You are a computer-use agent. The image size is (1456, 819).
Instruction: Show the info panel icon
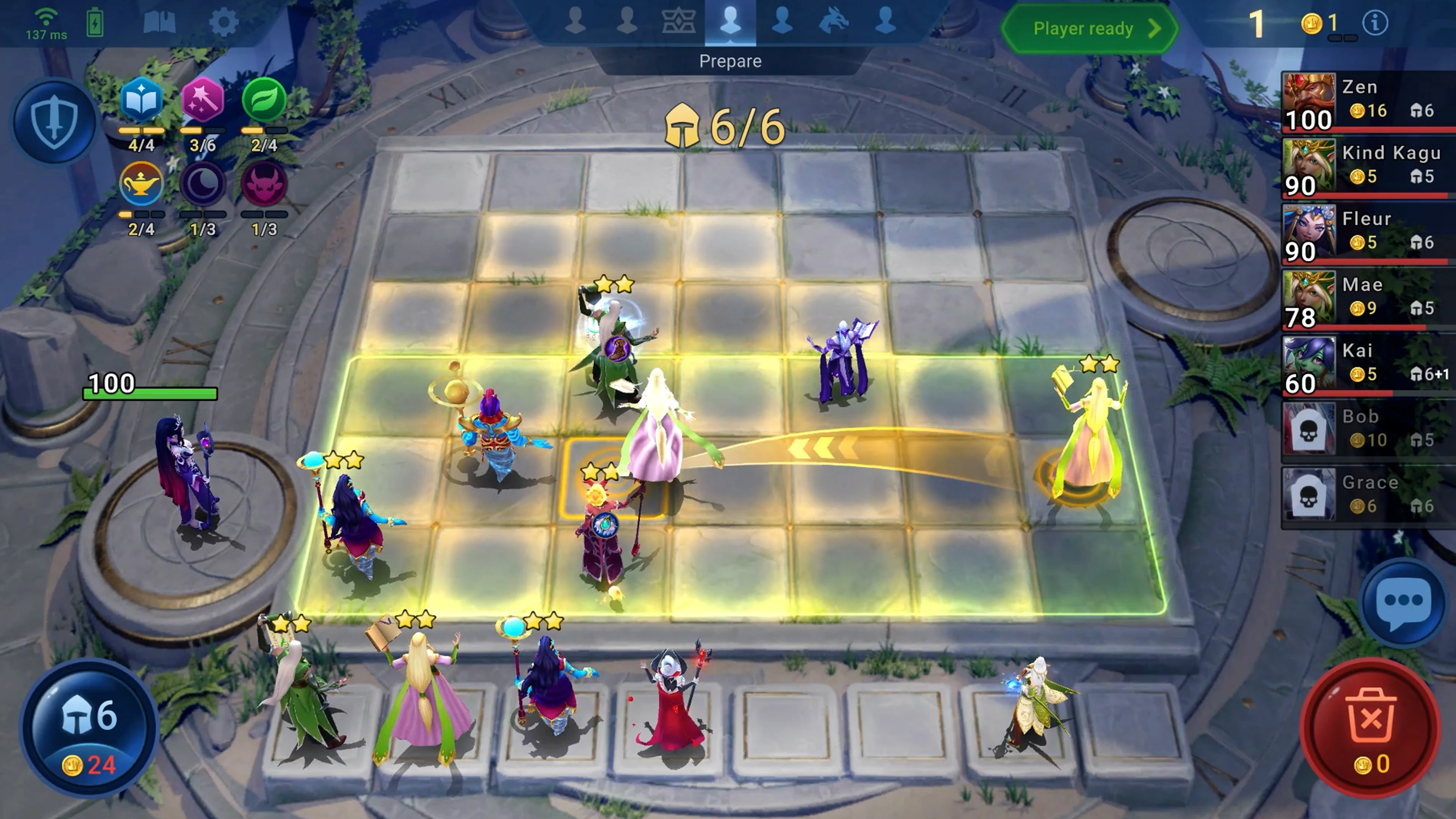(1374, 23)
